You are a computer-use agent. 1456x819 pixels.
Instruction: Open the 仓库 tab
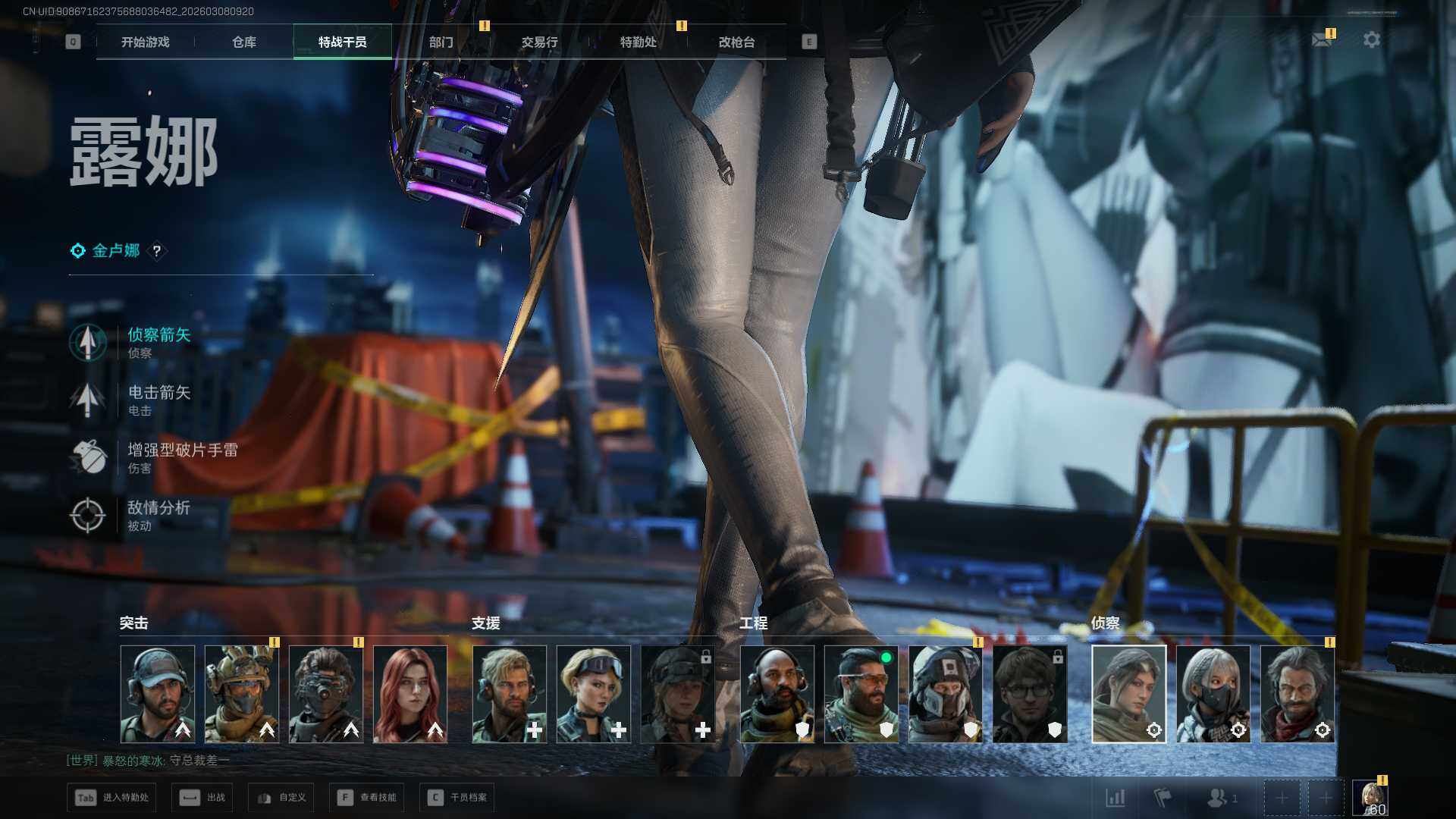[244, 42]
